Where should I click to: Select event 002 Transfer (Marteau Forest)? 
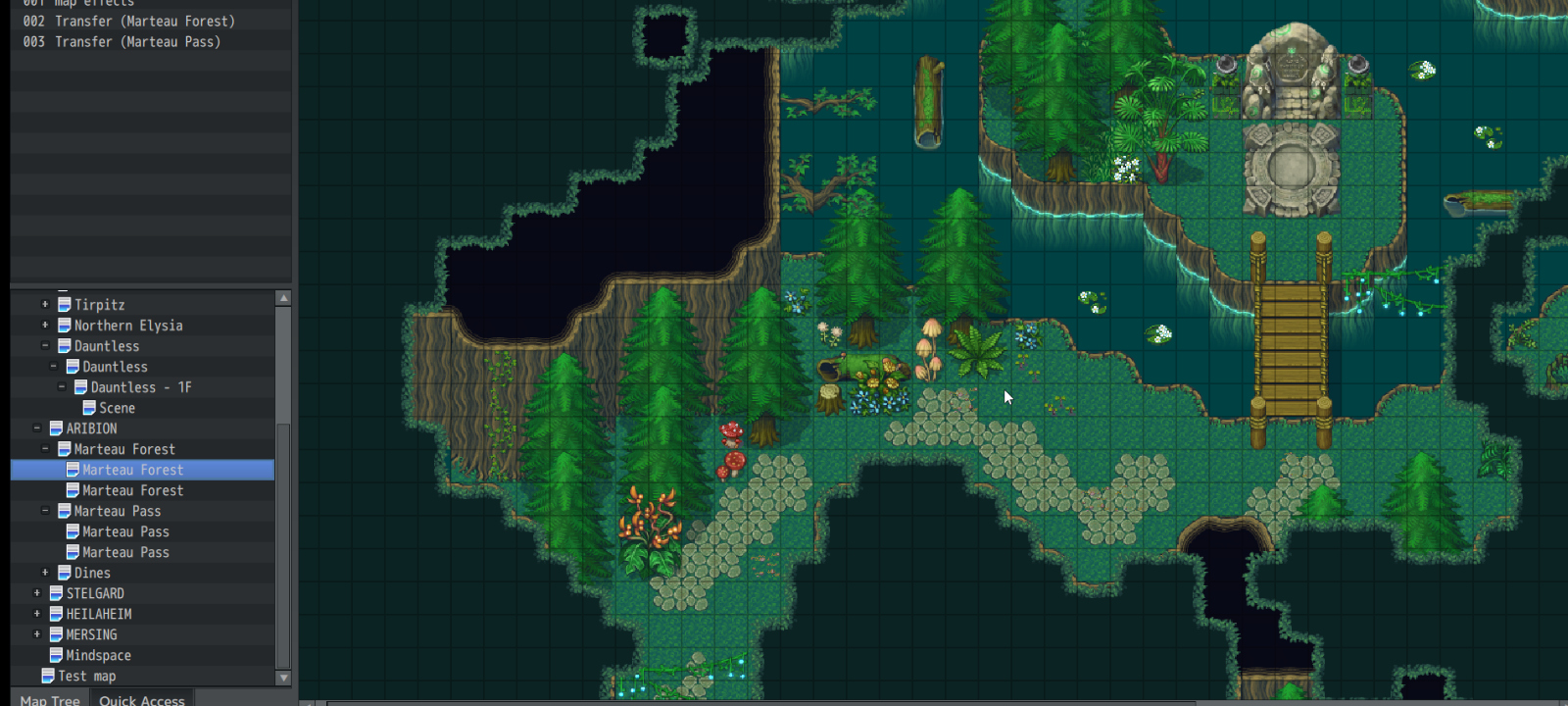(x=129, y=22)
